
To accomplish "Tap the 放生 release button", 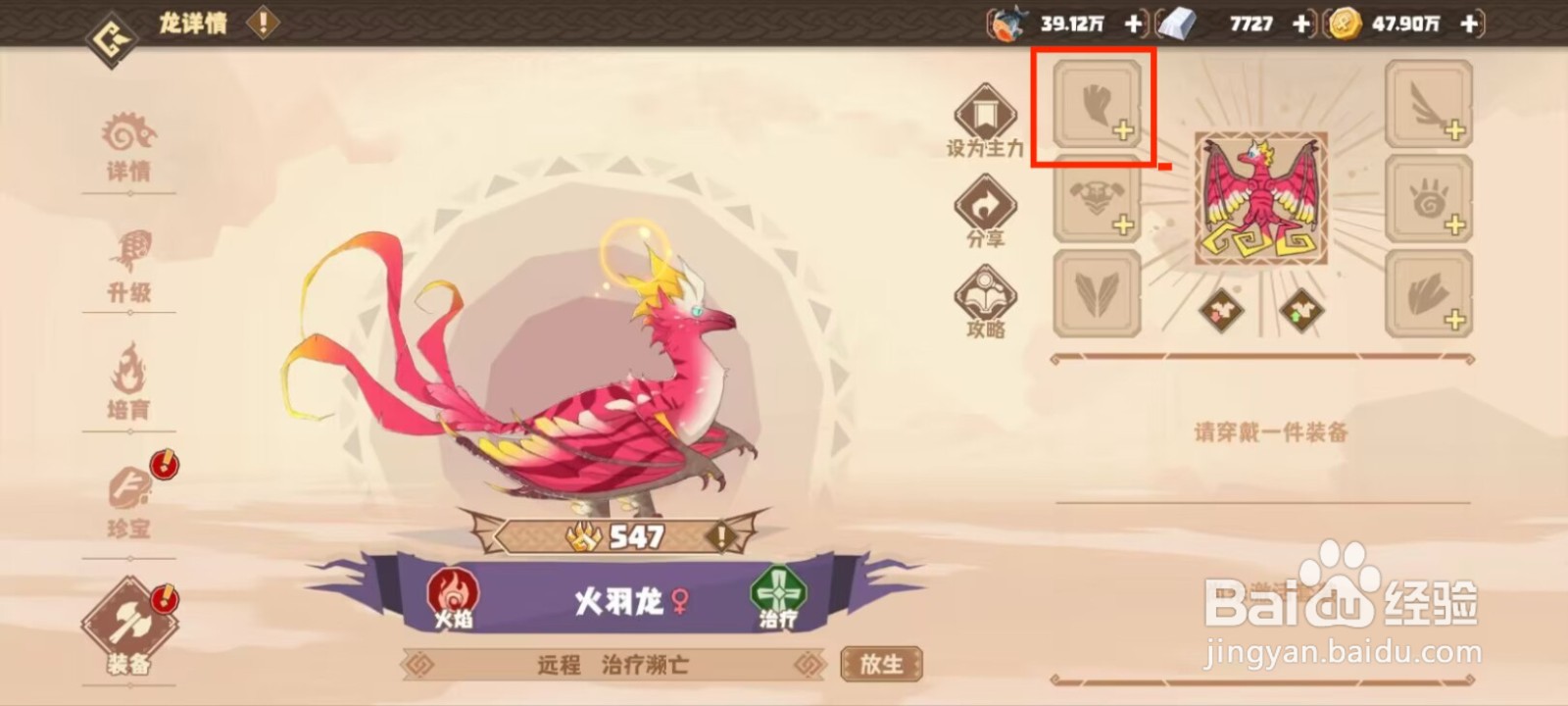I will click(879, 663).
